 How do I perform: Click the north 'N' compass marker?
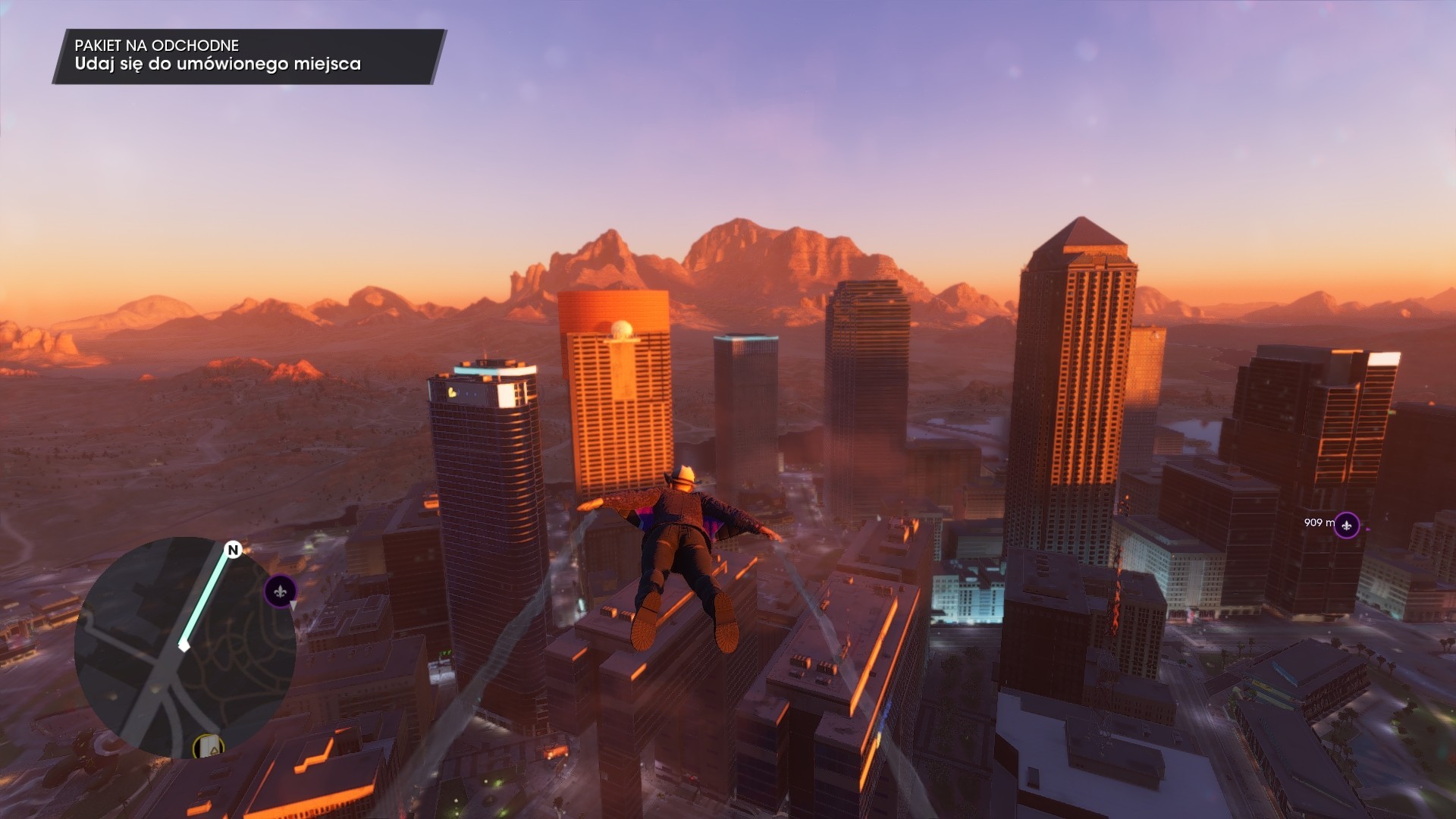(233, 550)
